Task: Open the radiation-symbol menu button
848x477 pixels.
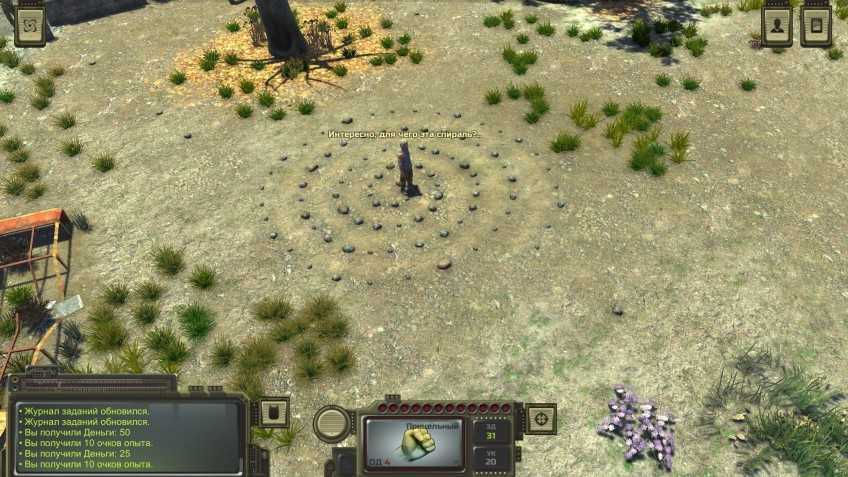Action: [31, 26]
